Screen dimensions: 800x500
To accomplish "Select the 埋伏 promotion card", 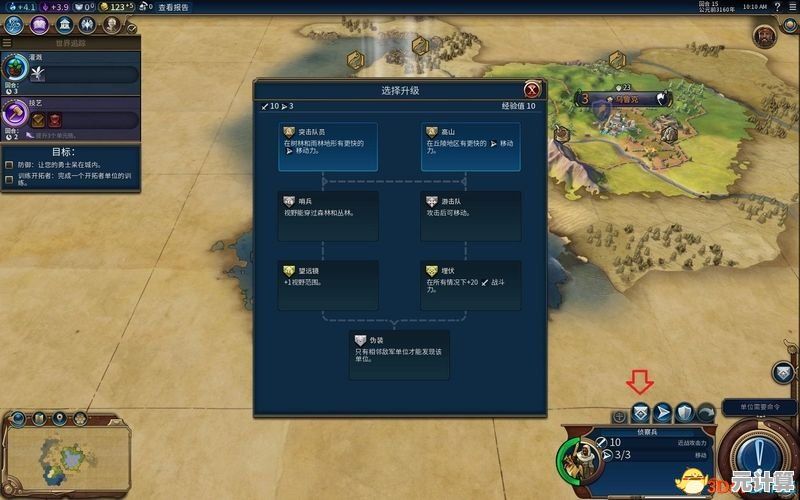I will [471, 285].
